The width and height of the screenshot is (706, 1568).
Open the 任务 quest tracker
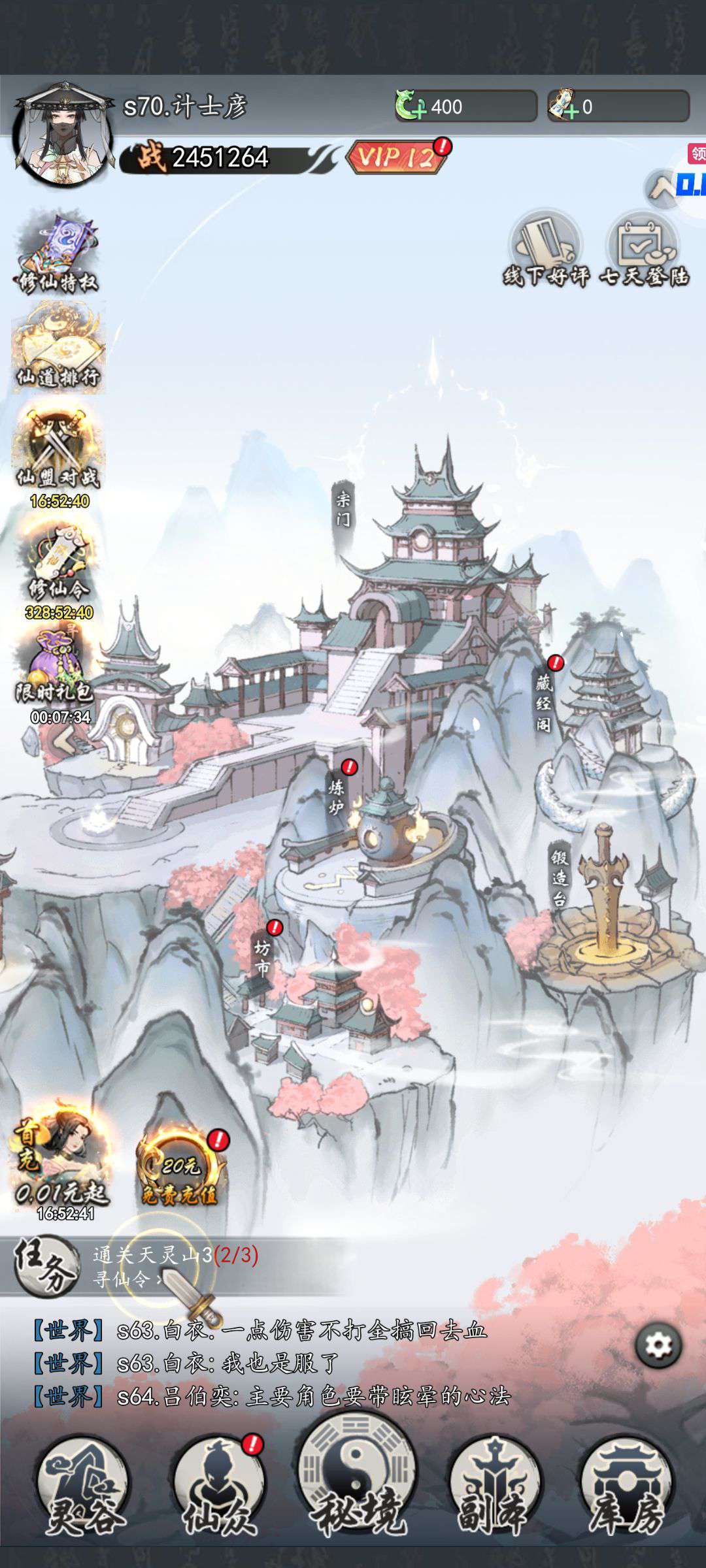tap(46, 1267)
